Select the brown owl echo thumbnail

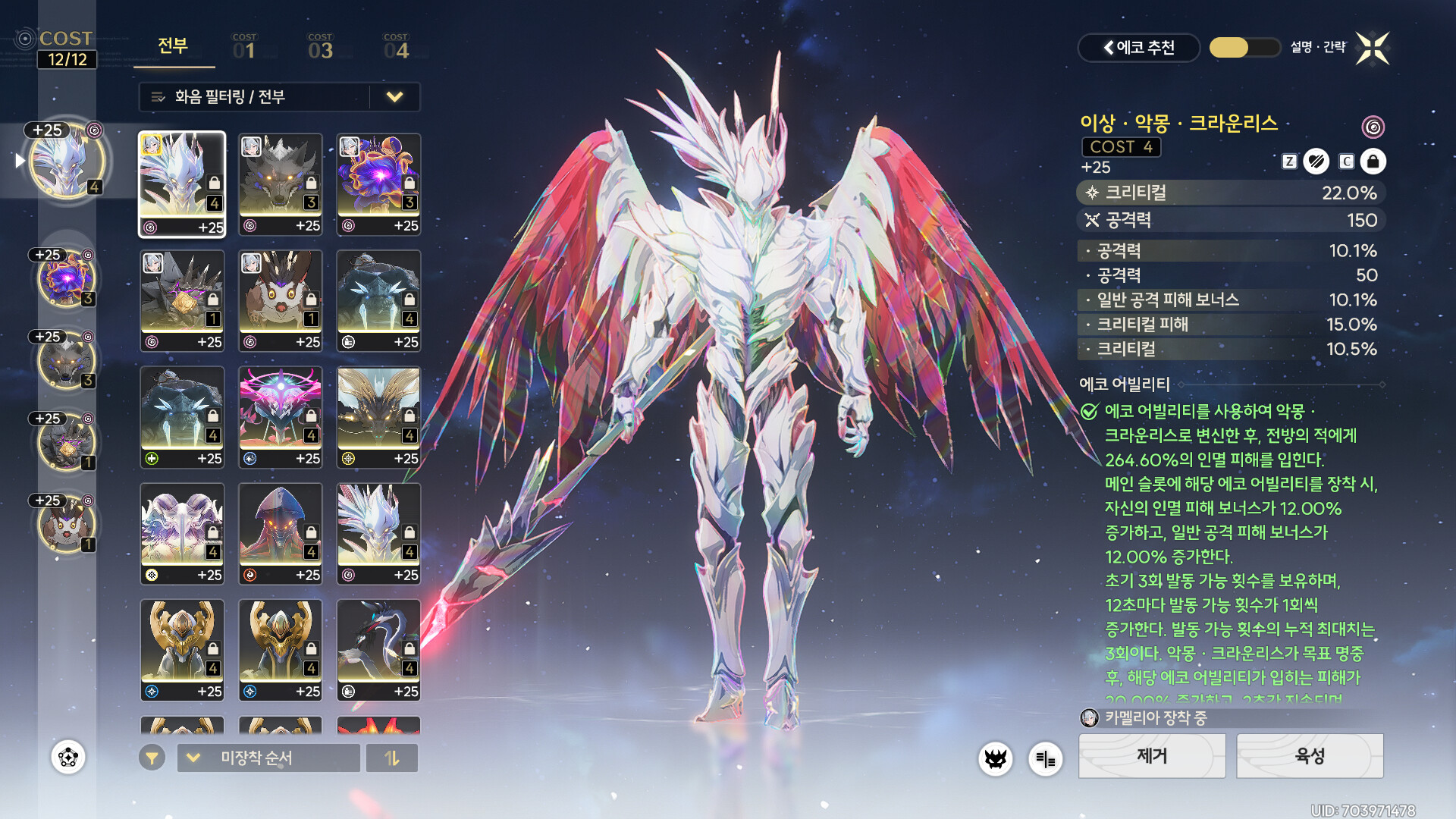pyautogui.click(x=281, y=301)
